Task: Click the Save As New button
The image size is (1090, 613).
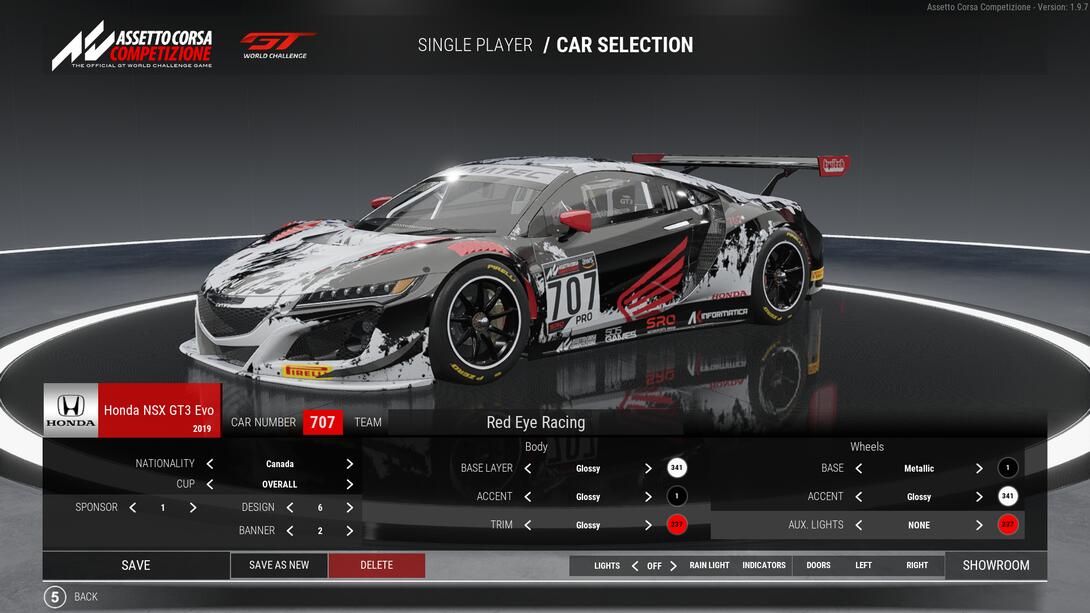Action: (x=279, y=565)
